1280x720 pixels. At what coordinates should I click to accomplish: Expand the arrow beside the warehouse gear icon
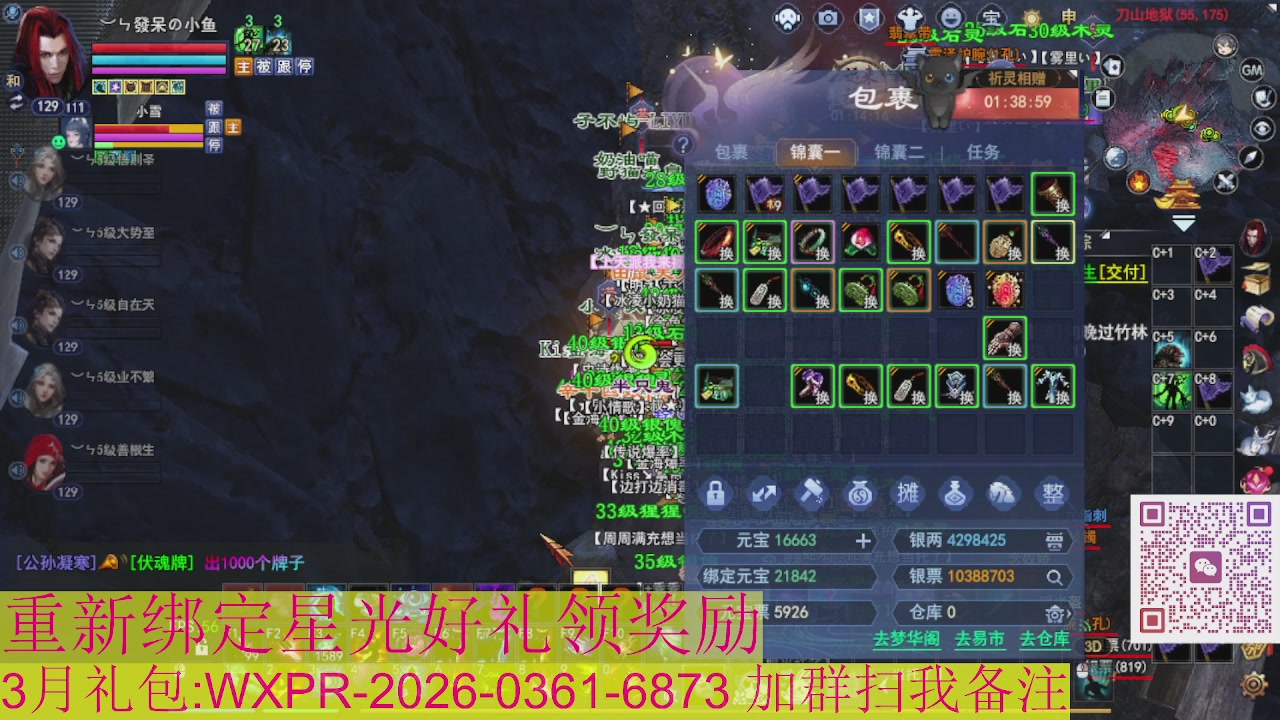click(1070, 613)
